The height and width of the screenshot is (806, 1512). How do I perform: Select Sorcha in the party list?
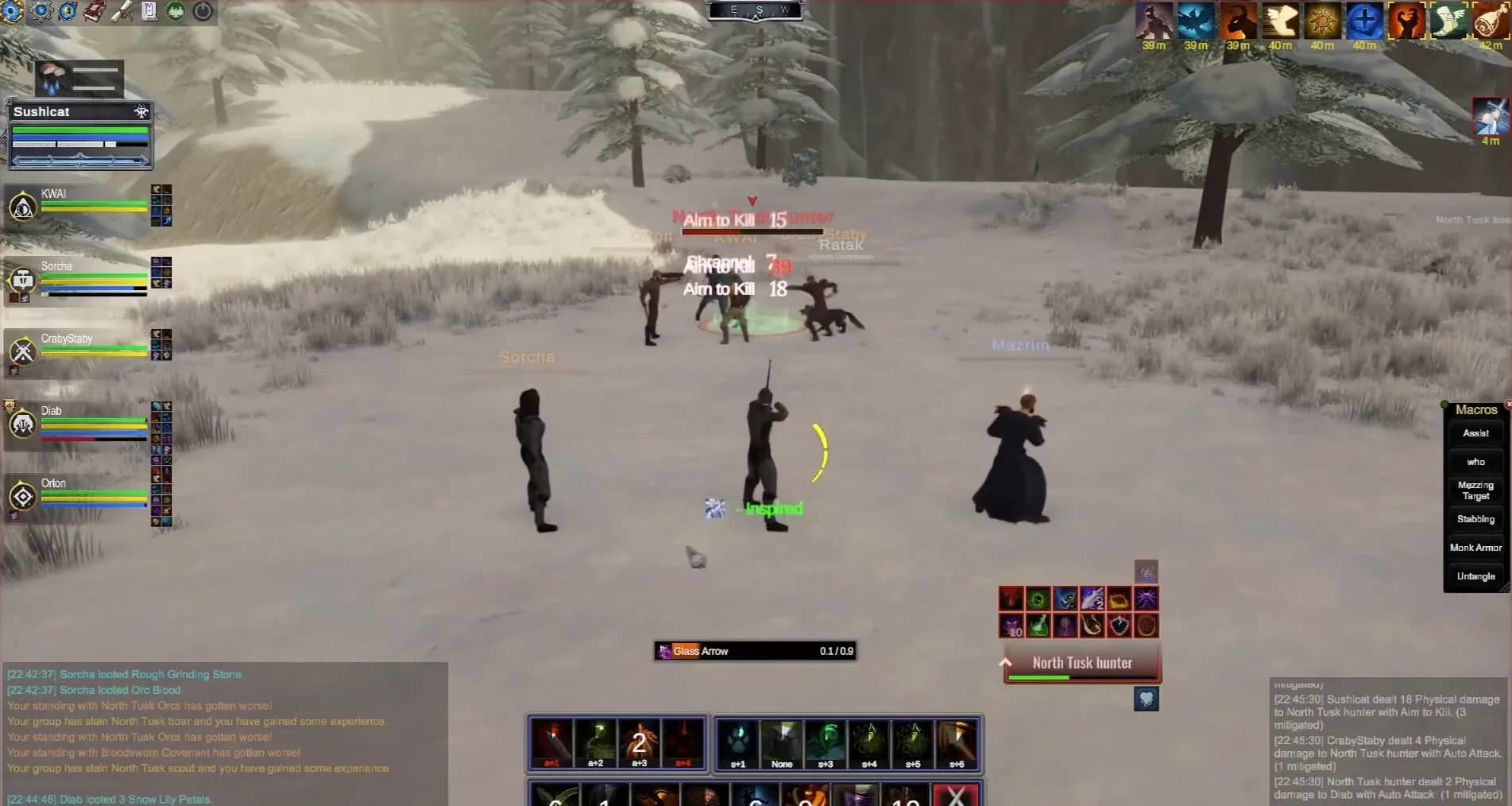[x=79, y=279]
